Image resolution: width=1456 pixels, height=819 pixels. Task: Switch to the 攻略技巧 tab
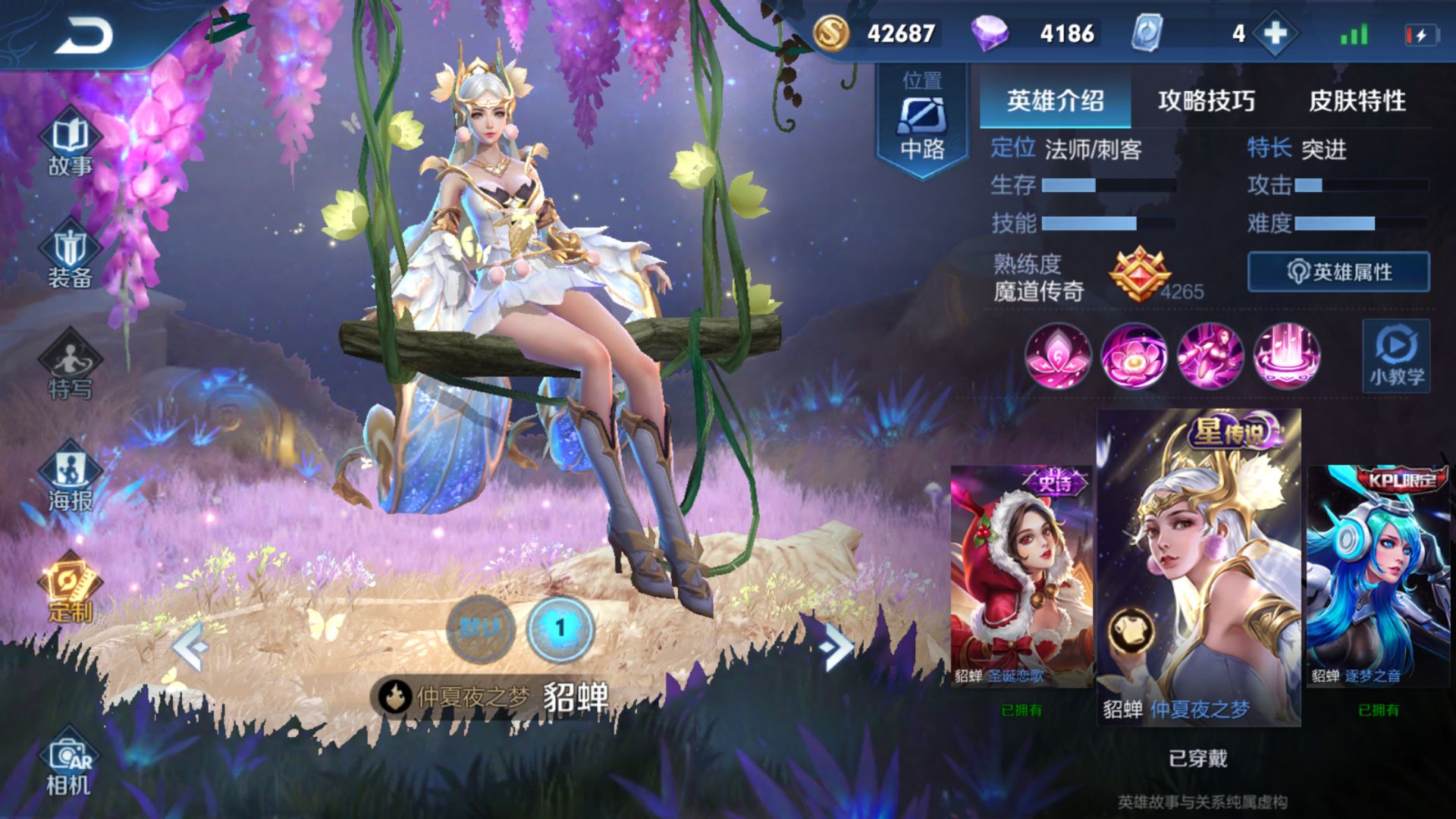1206,101
